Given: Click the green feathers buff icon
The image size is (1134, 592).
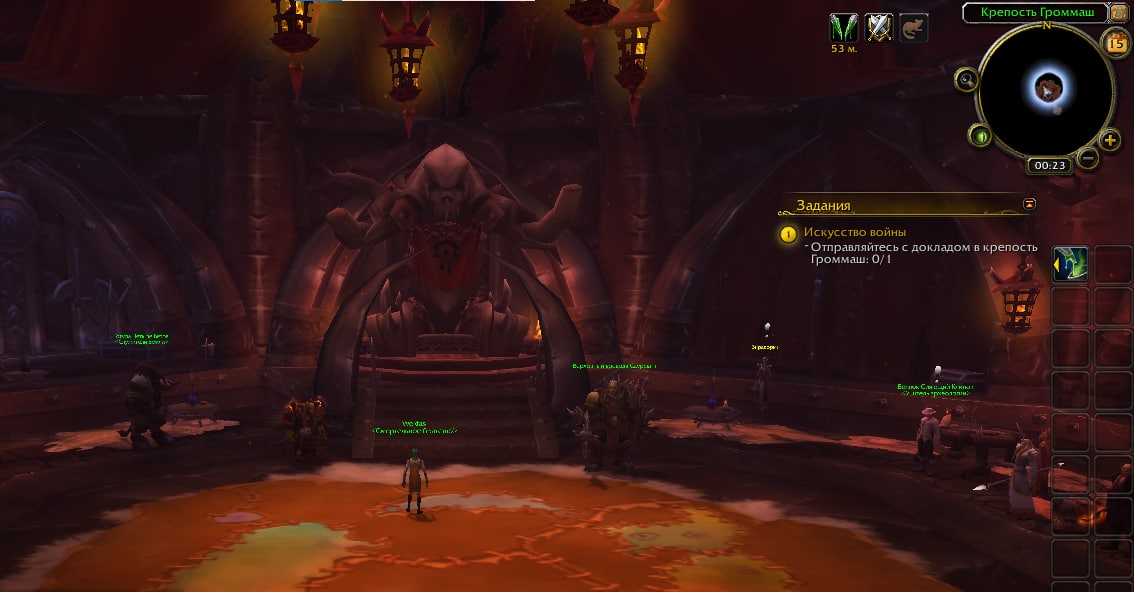Looking at the screenshot, I should tap(844, 27).
